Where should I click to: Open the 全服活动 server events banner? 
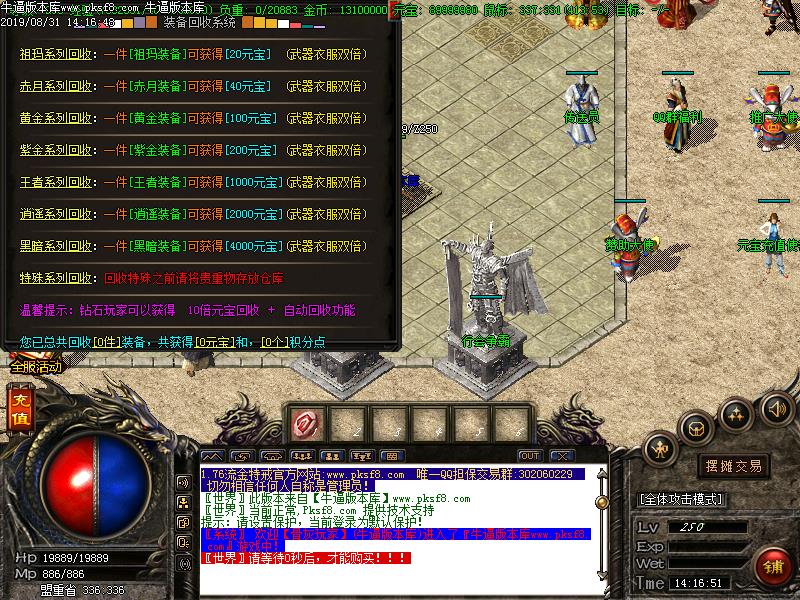(x=36, y=367)
